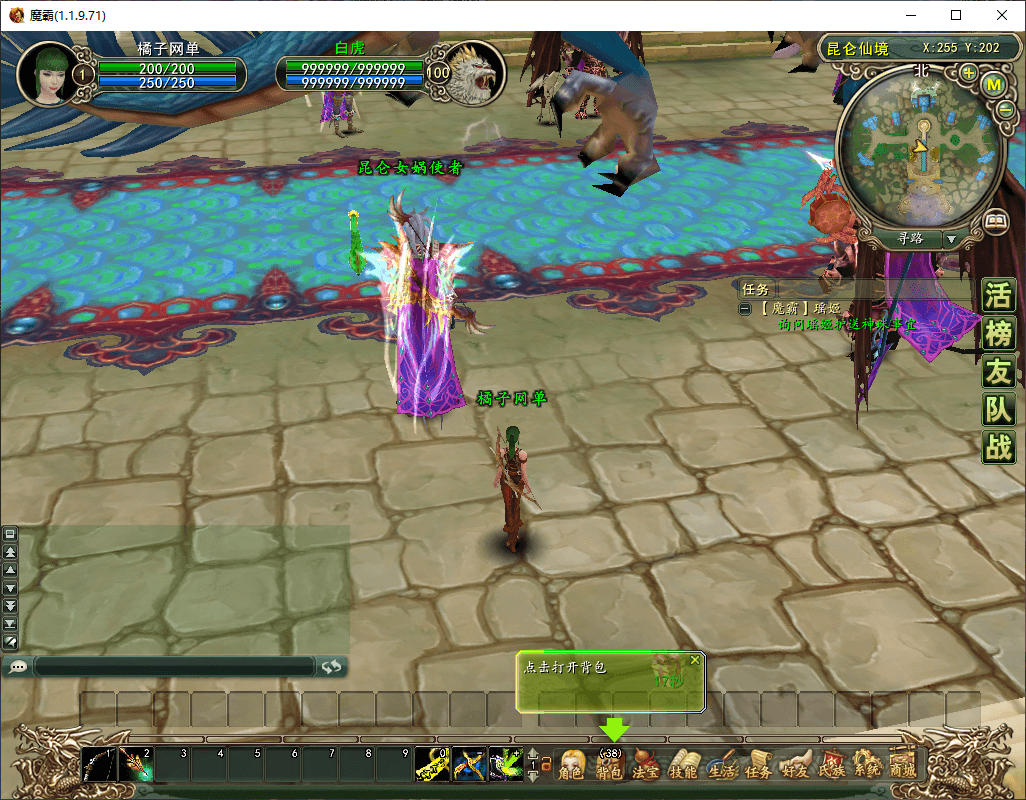Select the bow skill in hotbar slot one
Viewport: 1026px width, 800px height.
(x=98, y=765)
